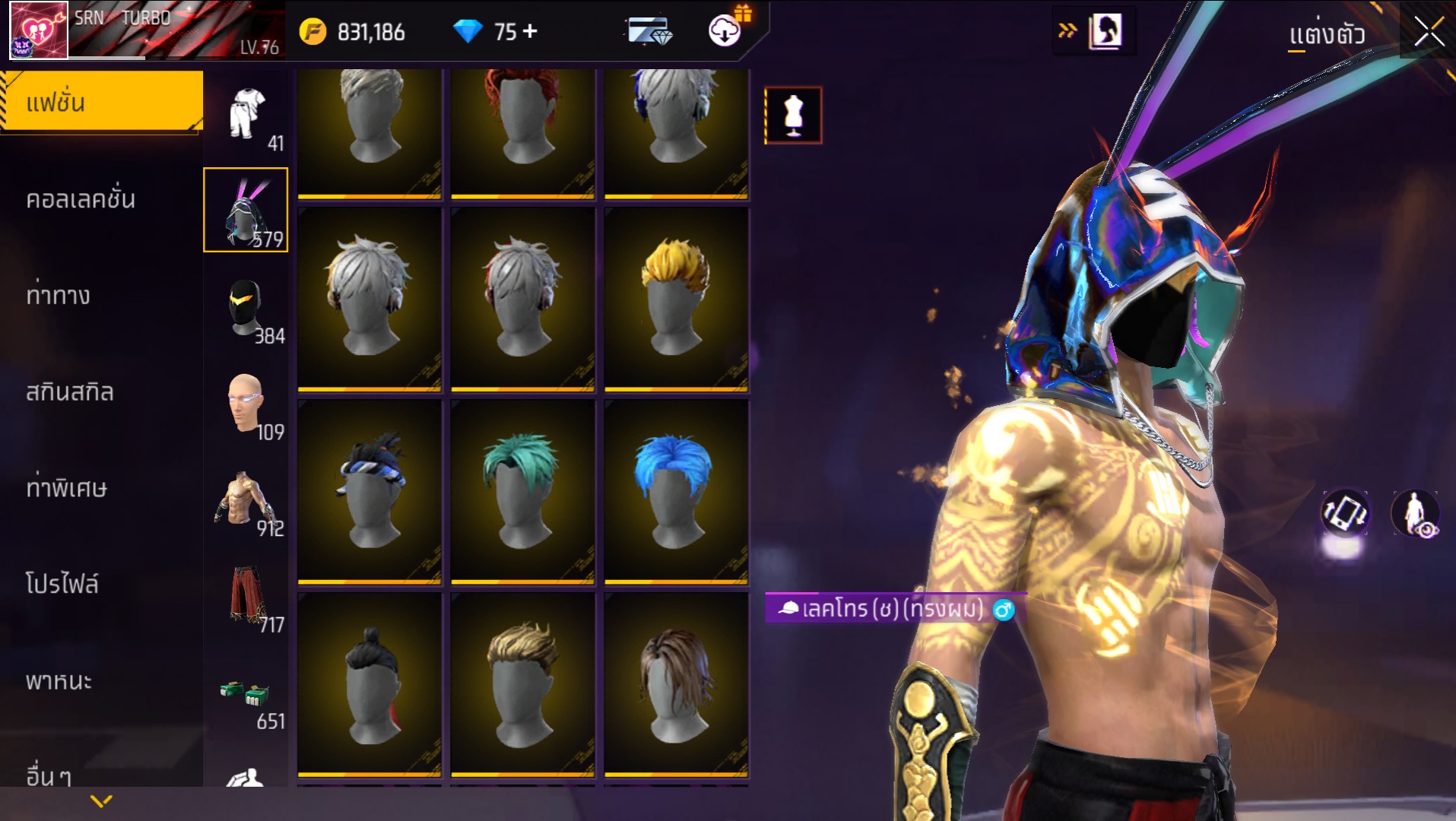Pick the teal green hairstyle
The width and height of the screenshot is (1456, 821).
[x=522, y=492]
